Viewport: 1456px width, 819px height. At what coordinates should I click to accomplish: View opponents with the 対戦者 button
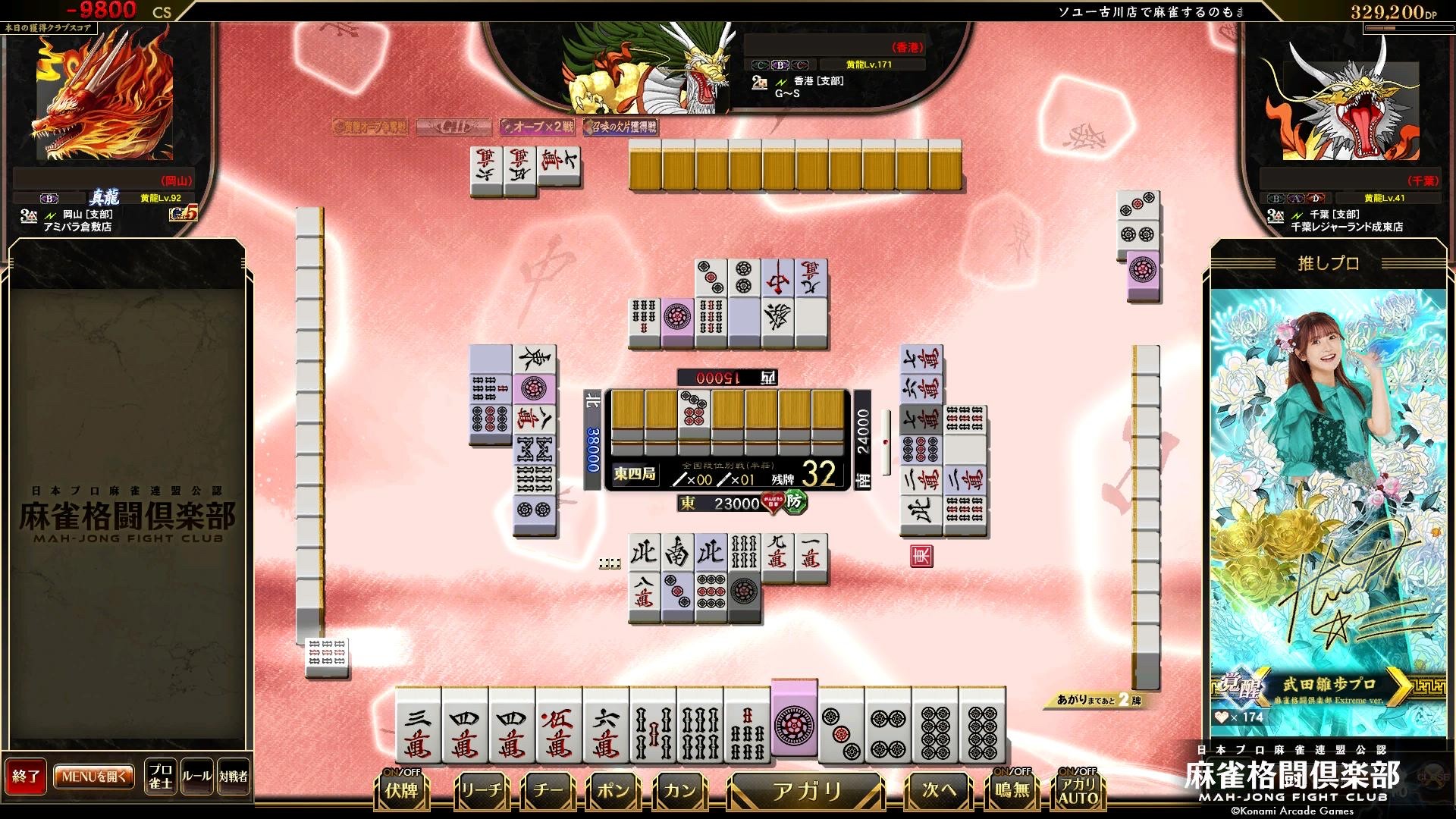pos(233,777)
